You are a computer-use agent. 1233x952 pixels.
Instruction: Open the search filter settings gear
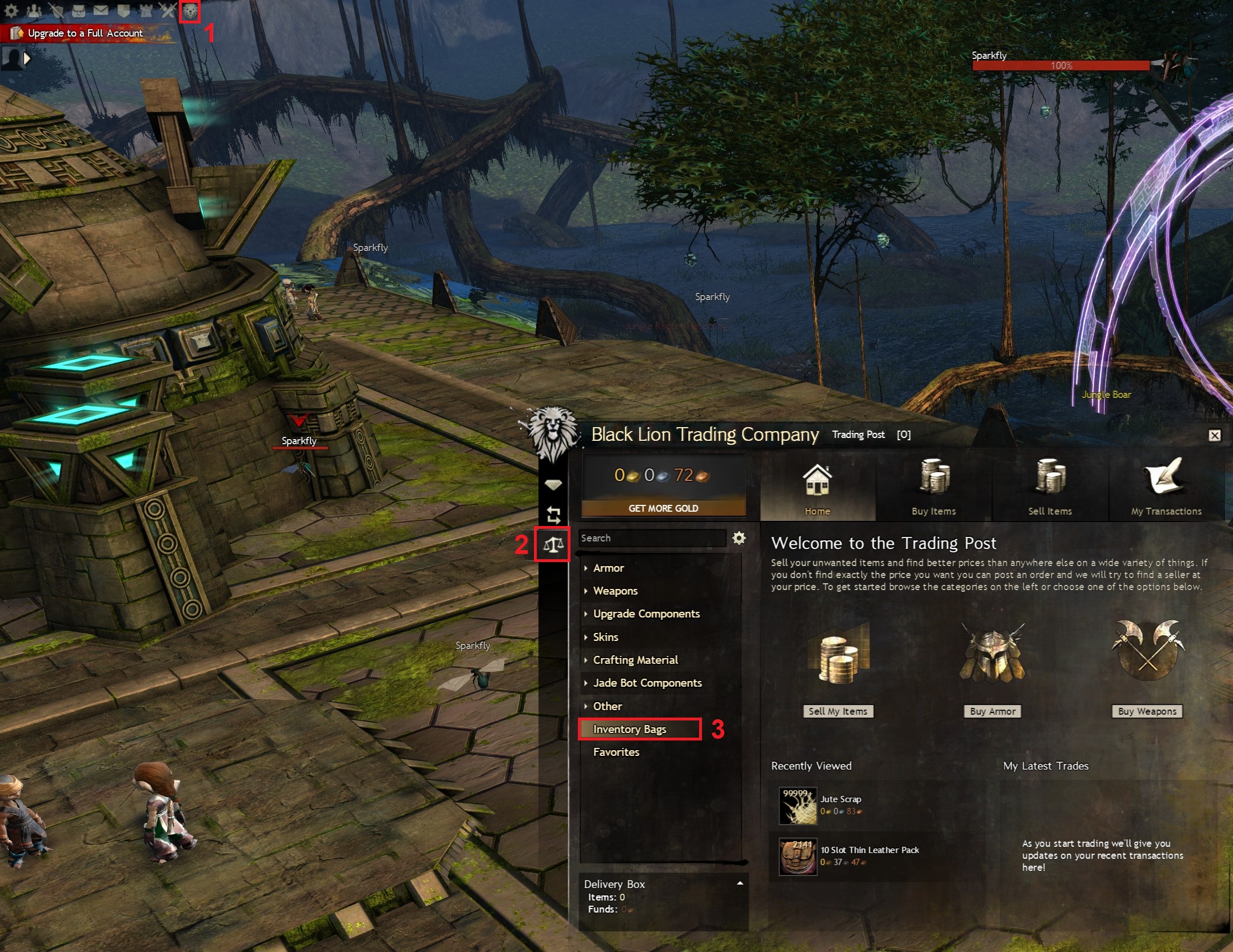[x=739, y=538]
